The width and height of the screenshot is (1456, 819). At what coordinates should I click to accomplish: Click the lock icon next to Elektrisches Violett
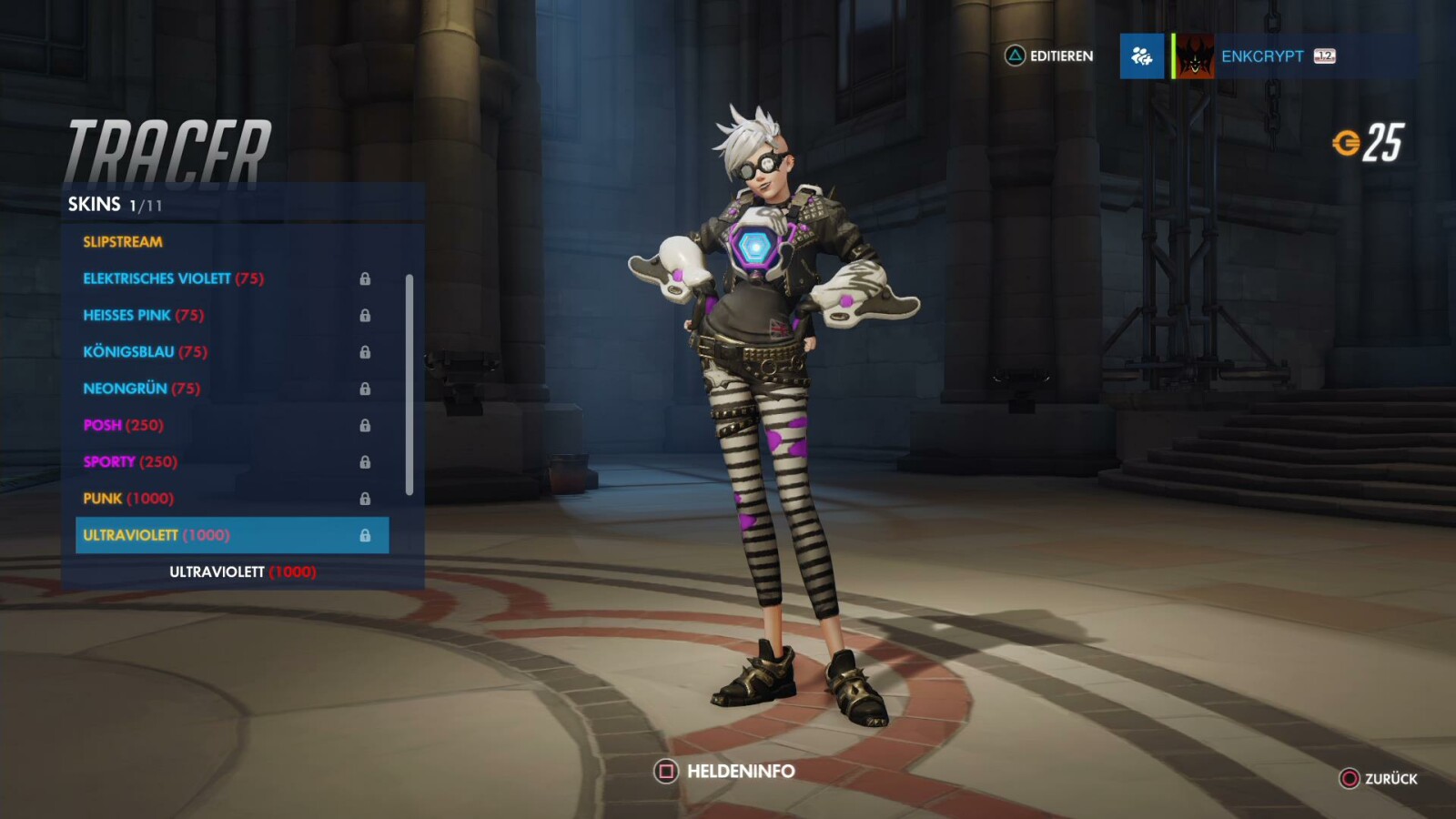click(367, 279)
